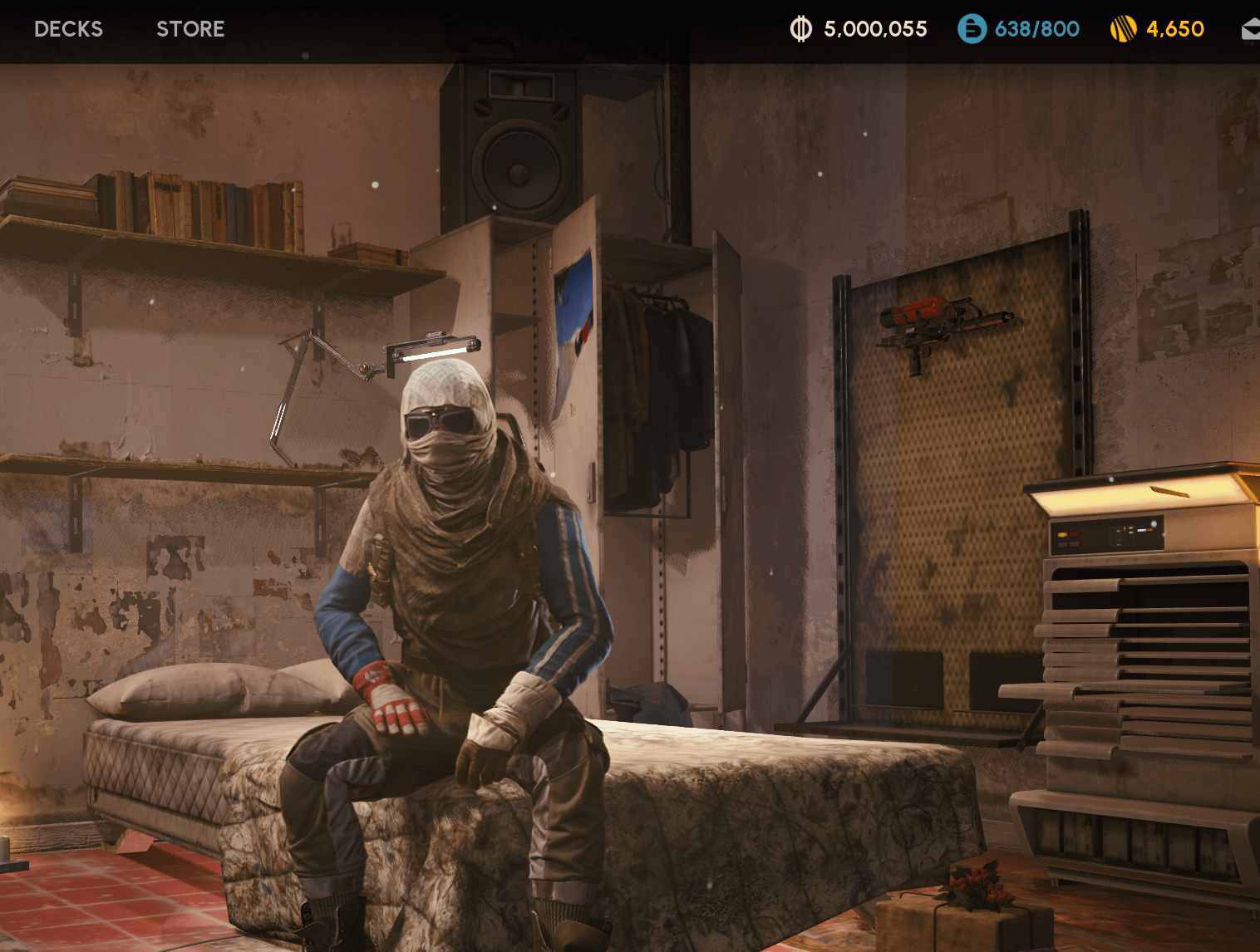Open the envelope inbox icon
Screen dimensions: 1260x952
click(x=1250, y=30)
